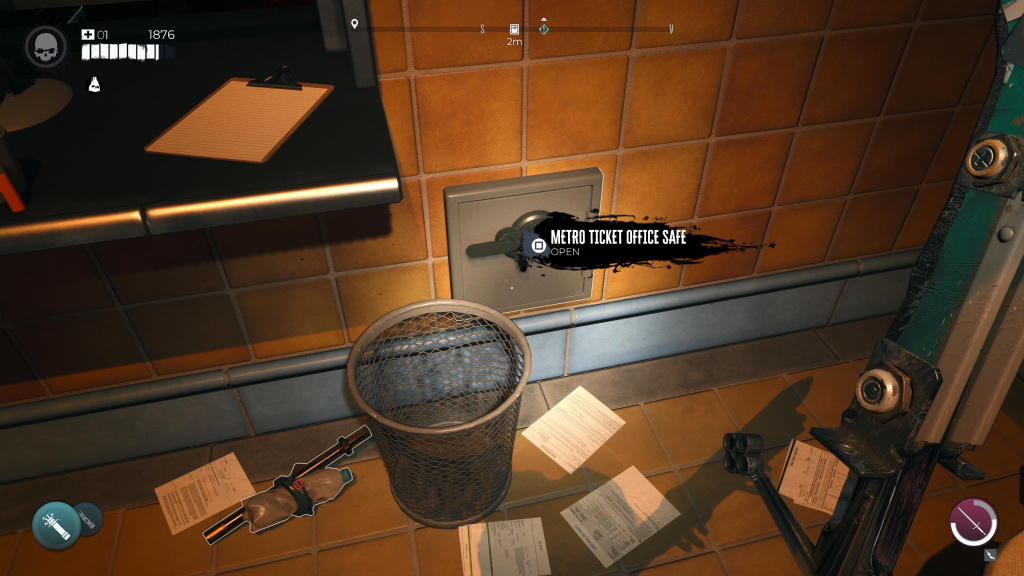This screenshot has width=1024, height=576.
Task: Activate the teal pipe bomb curveball icon
Action: point(56,525)
